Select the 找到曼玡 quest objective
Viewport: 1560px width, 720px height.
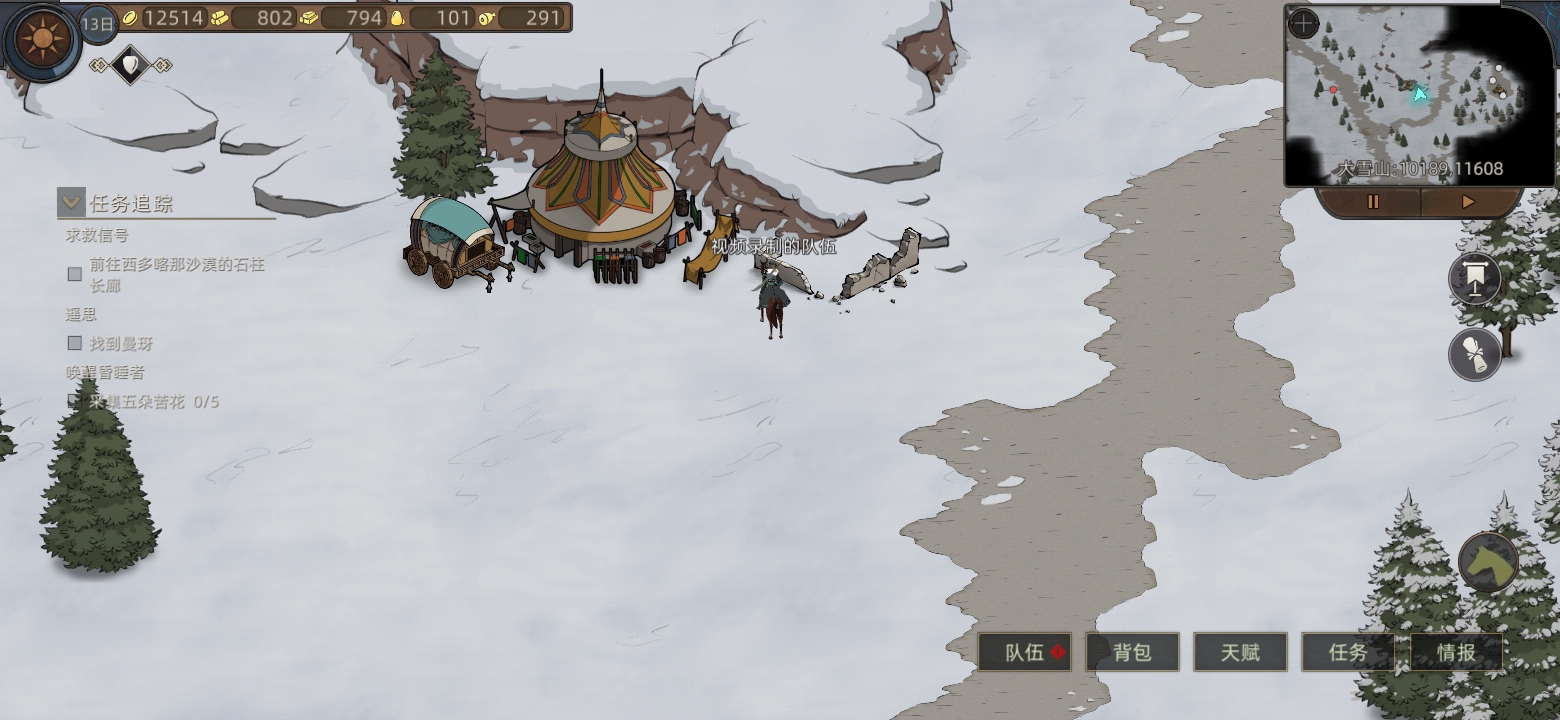coord(121,344)
